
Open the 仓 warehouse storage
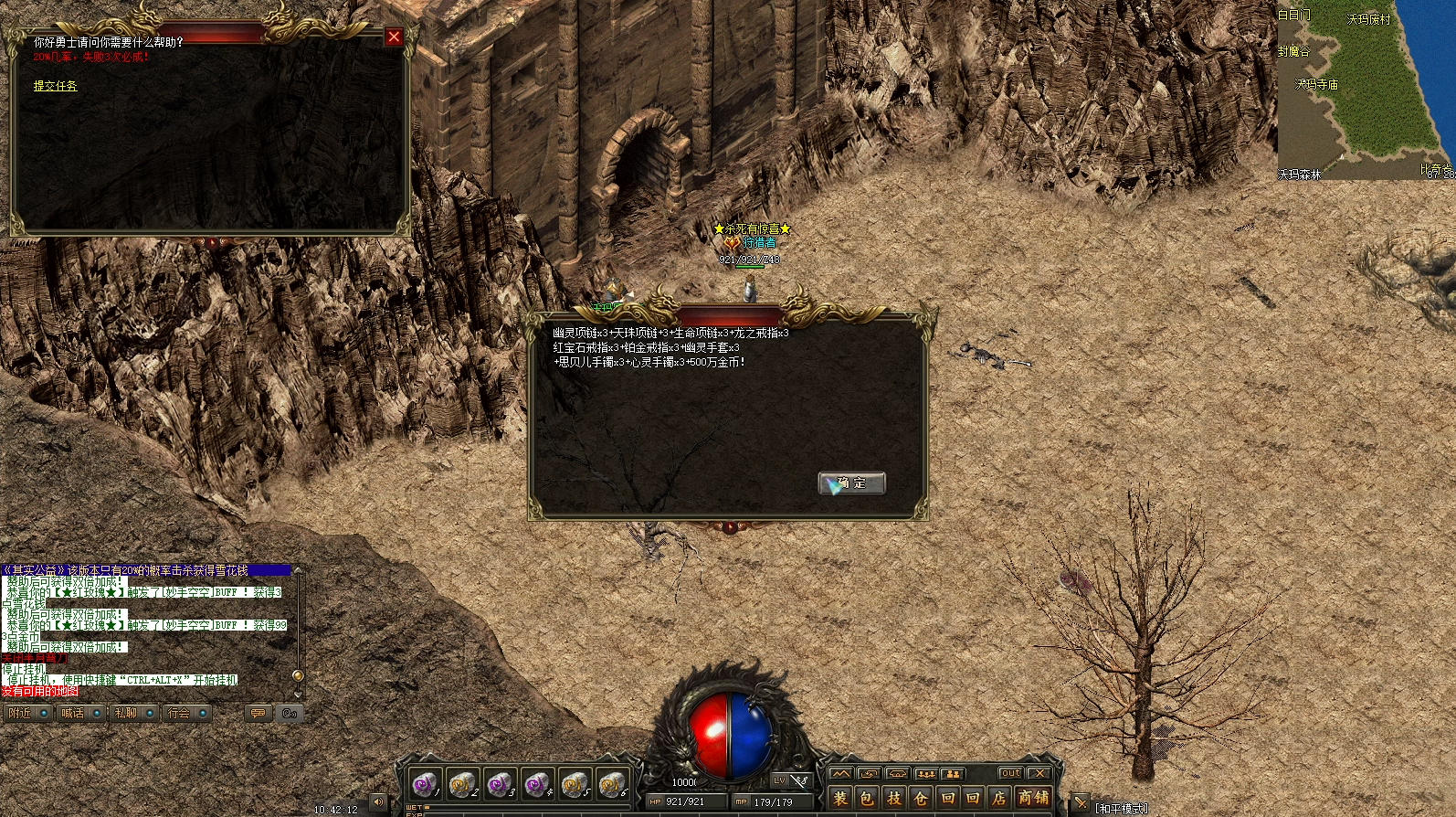pyautogui.click(x=920, y=798)
